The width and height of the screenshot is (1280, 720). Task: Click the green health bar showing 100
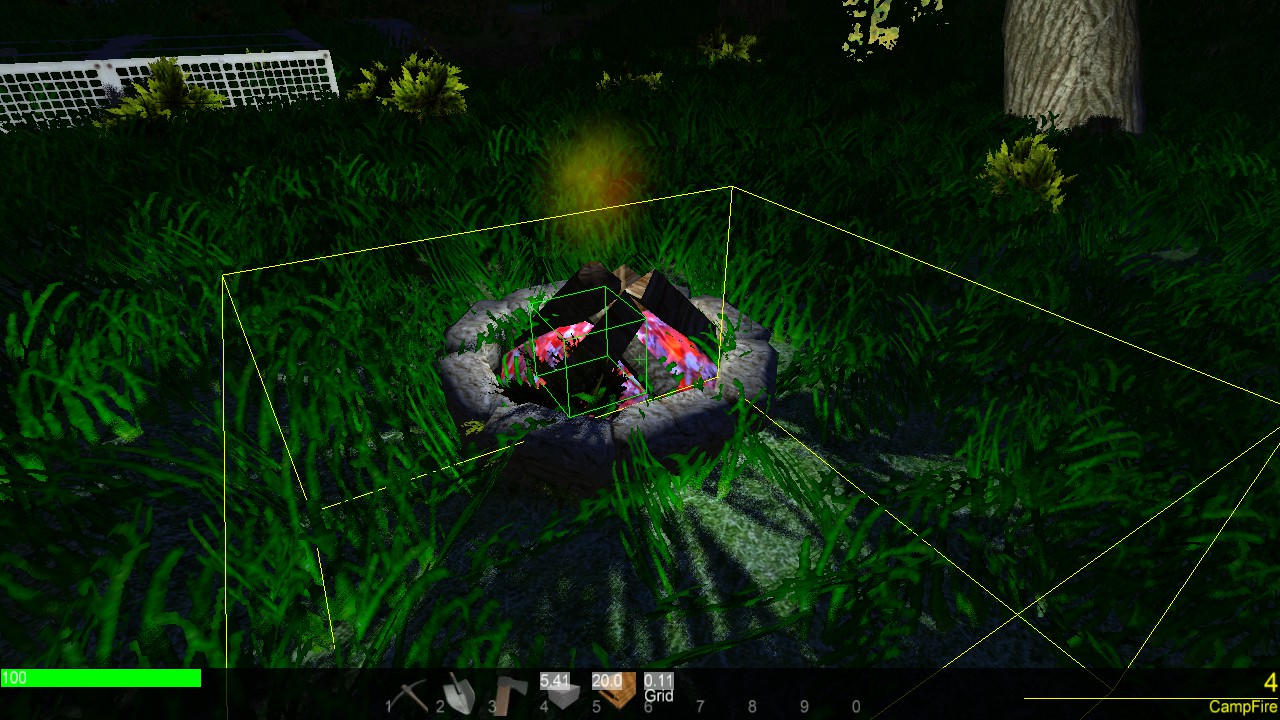(100, 678)
